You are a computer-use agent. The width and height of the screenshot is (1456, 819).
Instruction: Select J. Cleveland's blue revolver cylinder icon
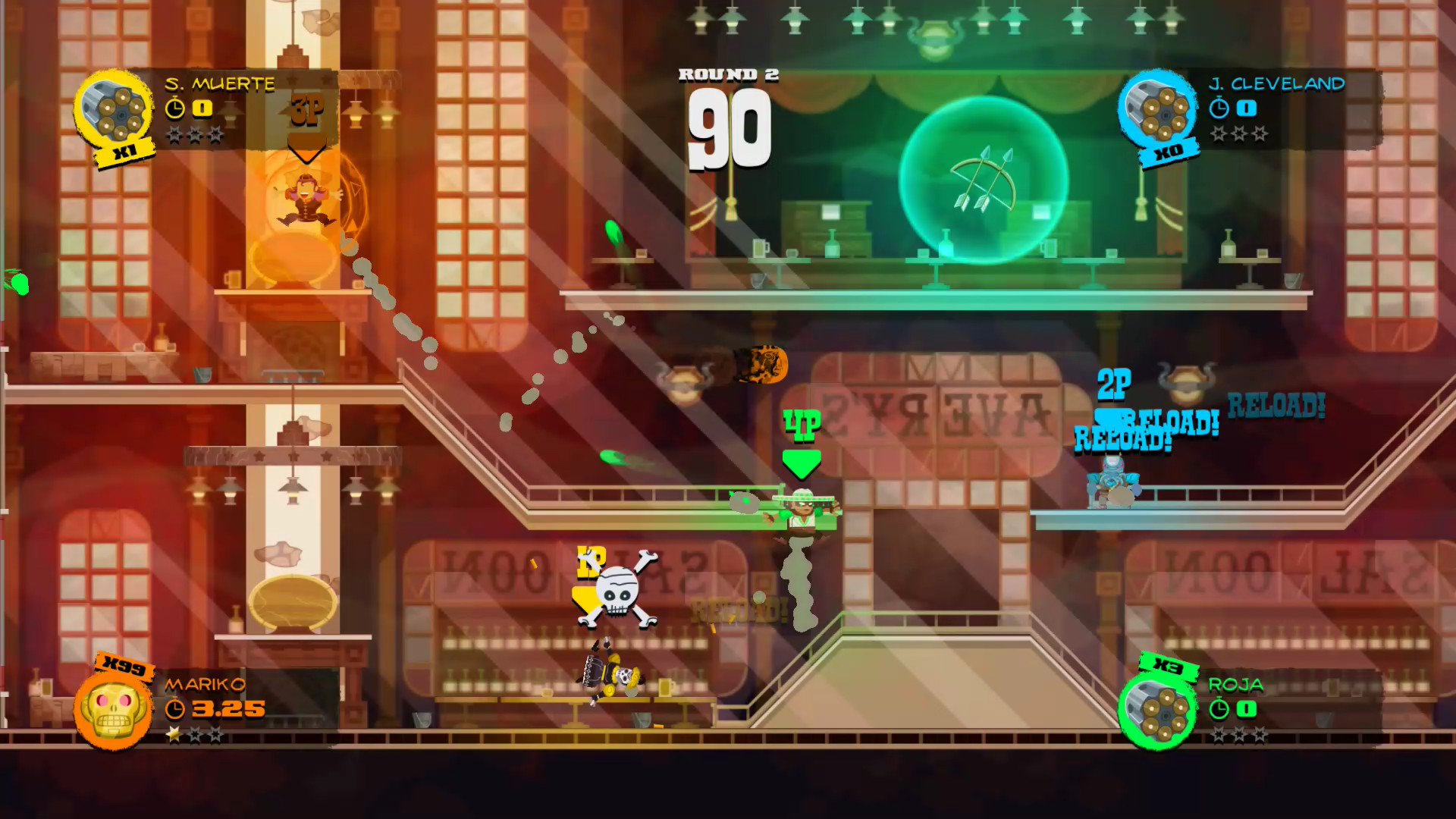1157,110
